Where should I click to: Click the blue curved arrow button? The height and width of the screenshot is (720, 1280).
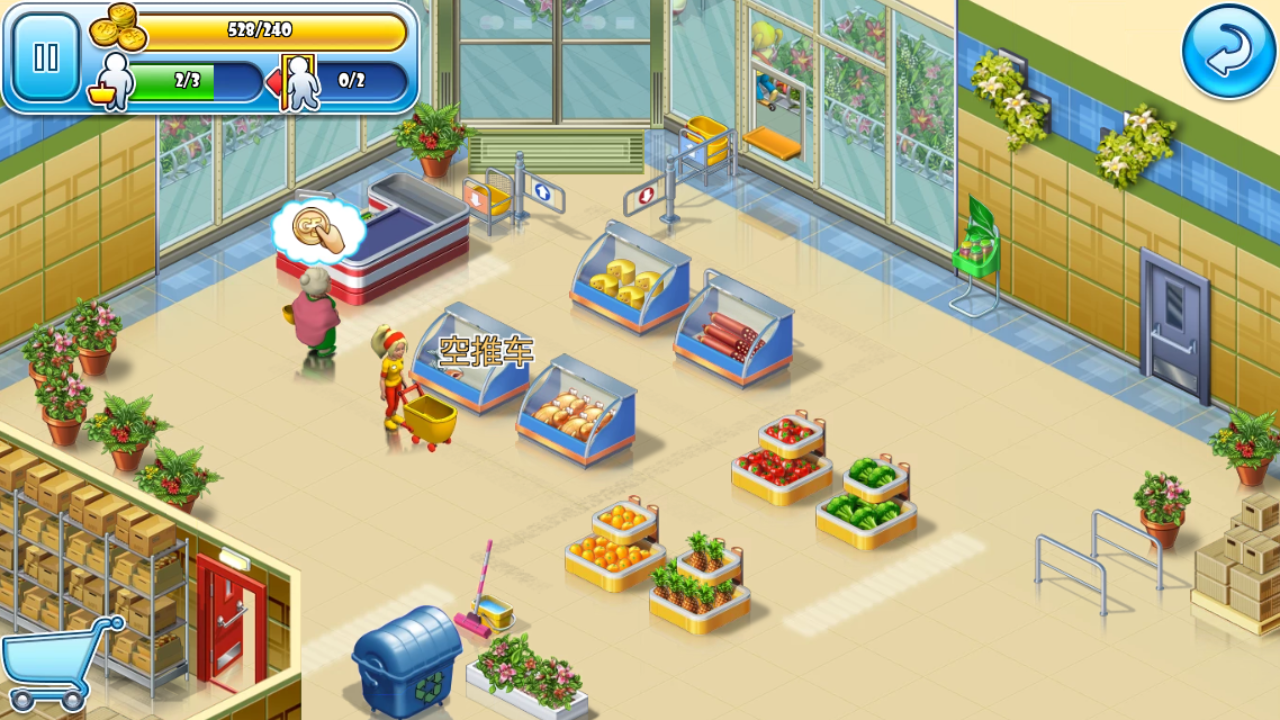[x=1227, y=51]
